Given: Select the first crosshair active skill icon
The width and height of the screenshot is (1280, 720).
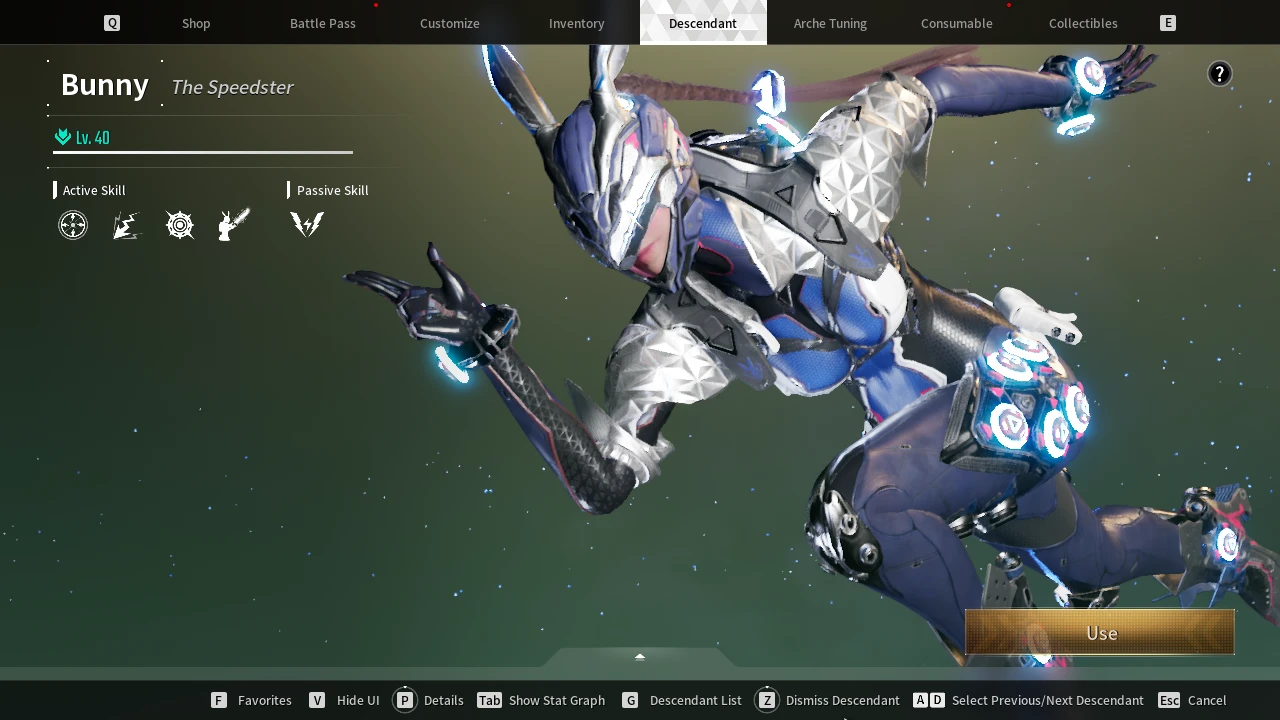Looking at the screenshot, I should click(73, 225).
